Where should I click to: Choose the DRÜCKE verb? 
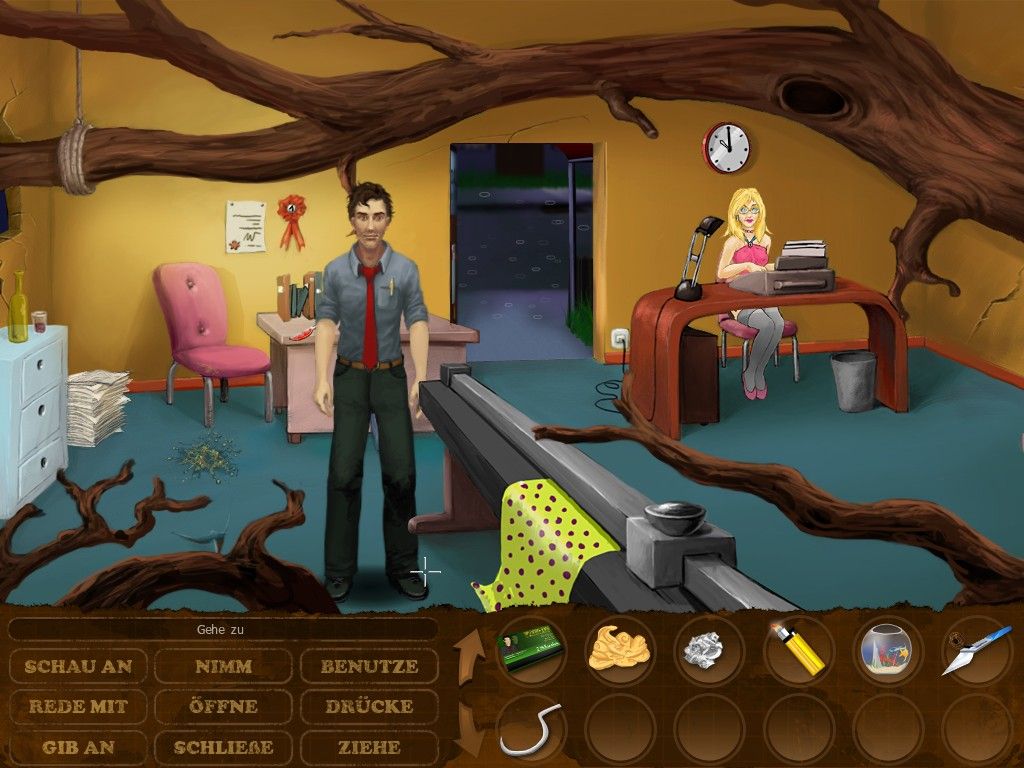[x=369, y=706]
